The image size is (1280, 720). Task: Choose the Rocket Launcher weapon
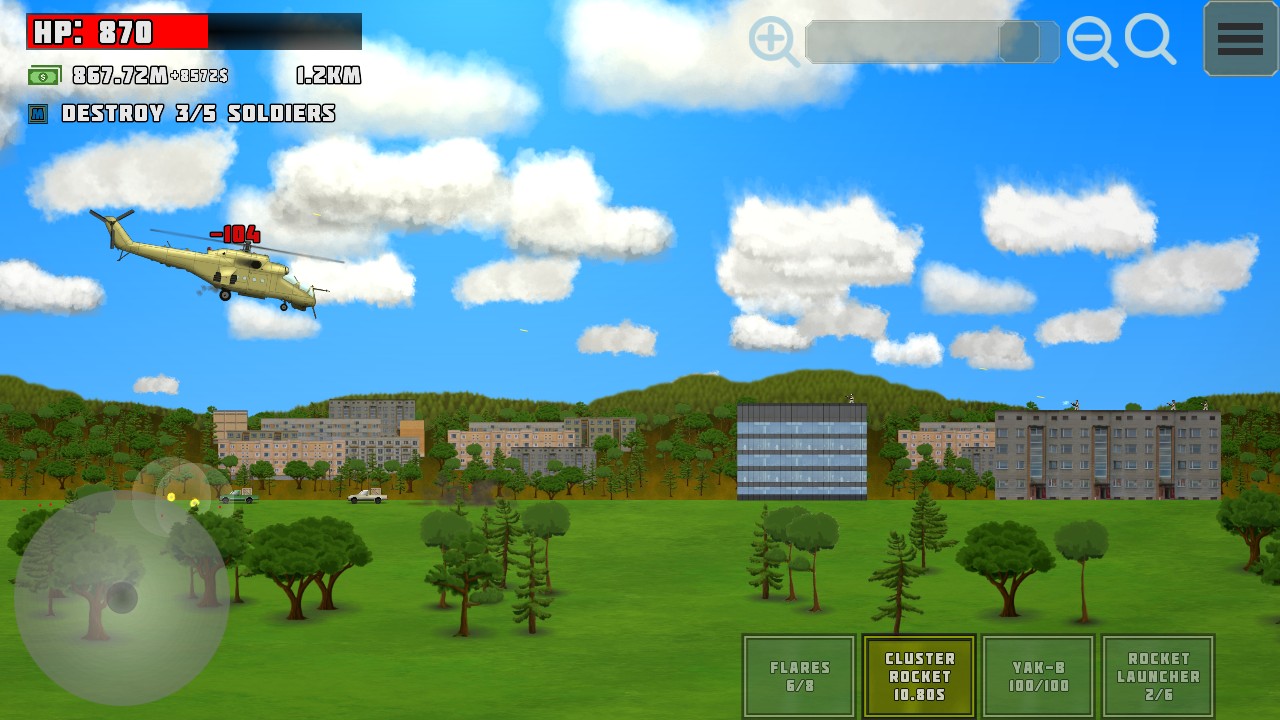click(x=1158, y=676)
